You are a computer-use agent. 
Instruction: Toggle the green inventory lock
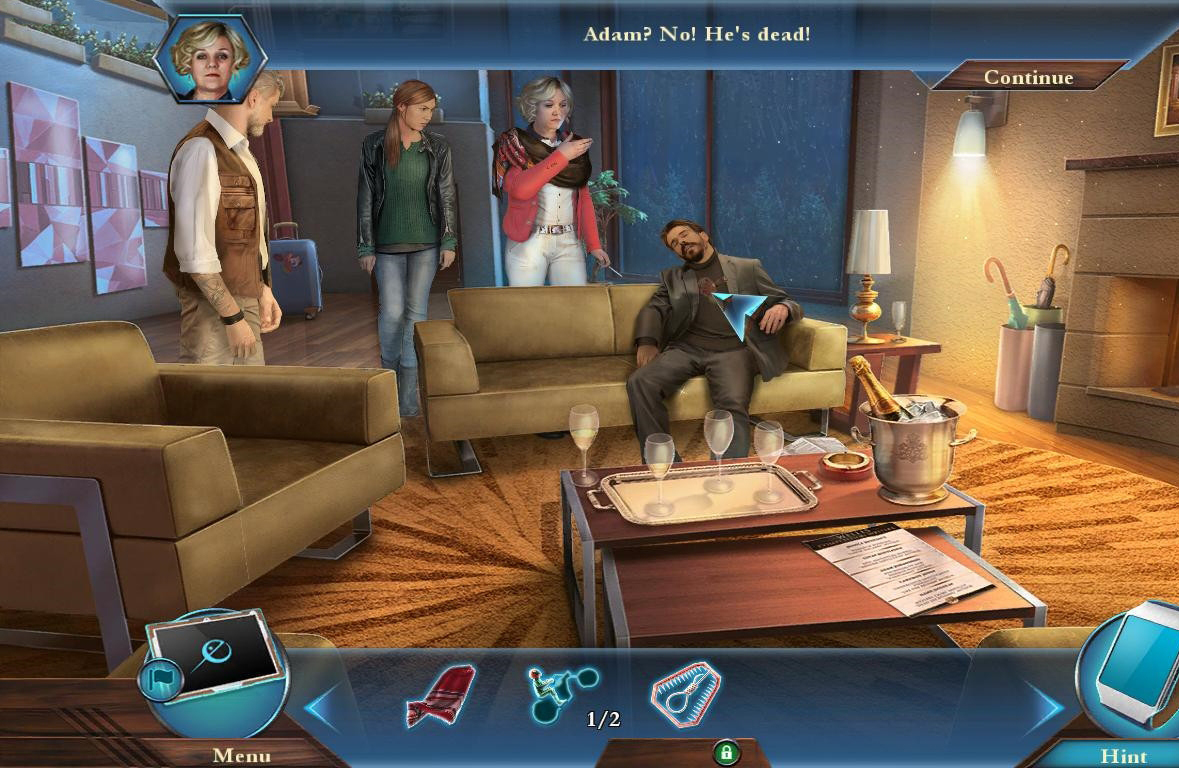point(727,752)
